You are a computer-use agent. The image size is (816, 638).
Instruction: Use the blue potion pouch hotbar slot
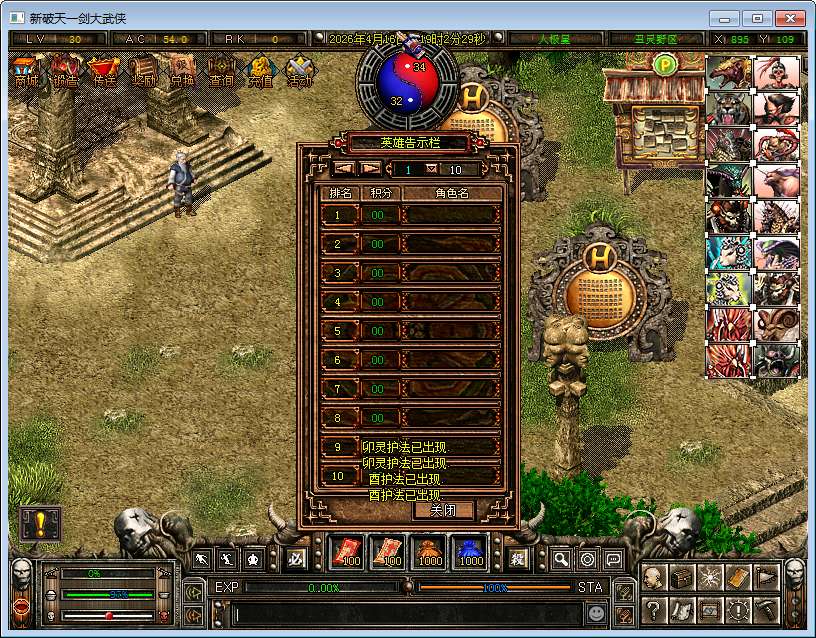469,553
